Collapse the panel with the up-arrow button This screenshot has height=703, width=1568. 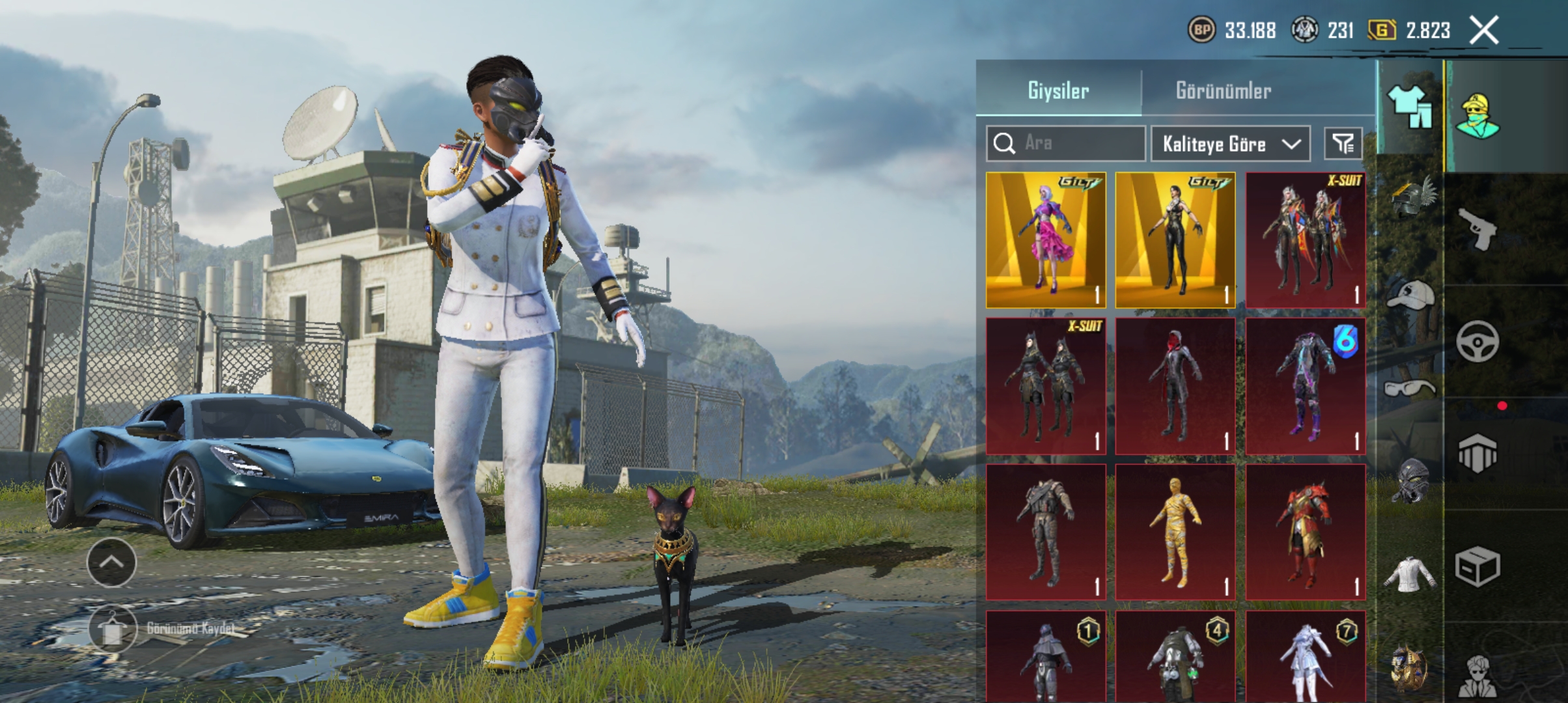[111, 562]
